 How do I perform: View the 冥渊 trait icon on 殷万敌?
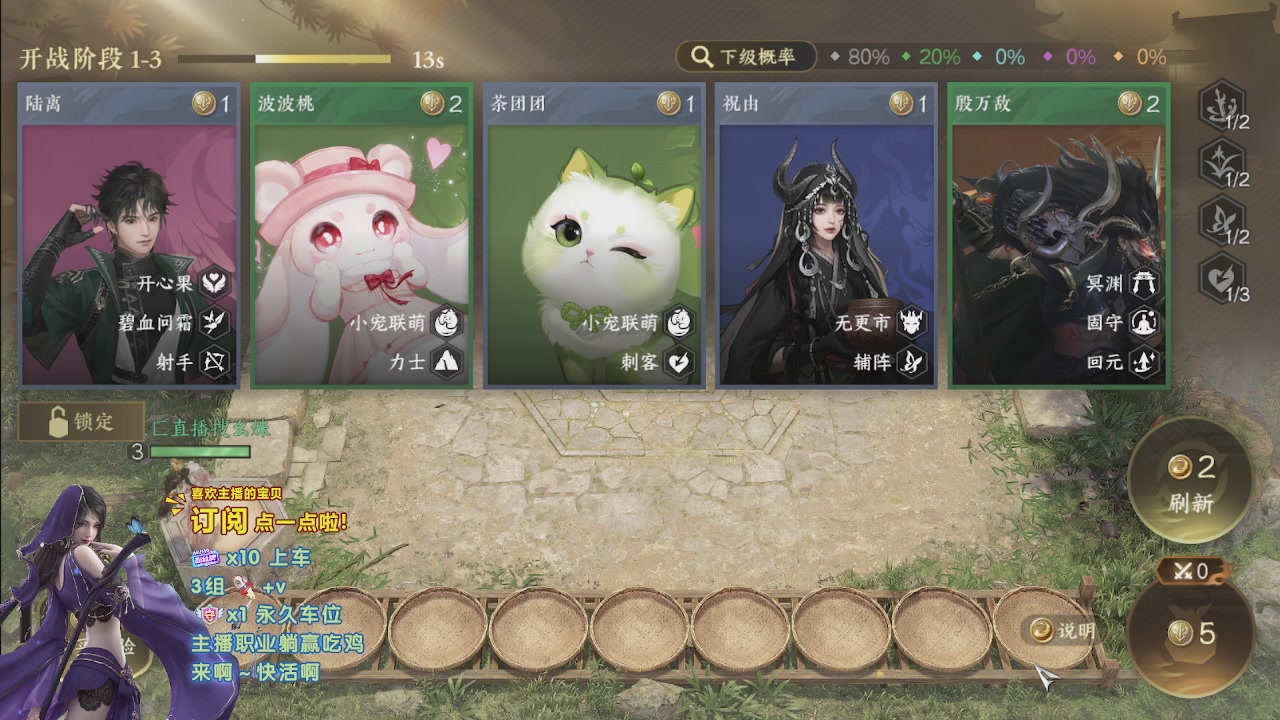1144,283
